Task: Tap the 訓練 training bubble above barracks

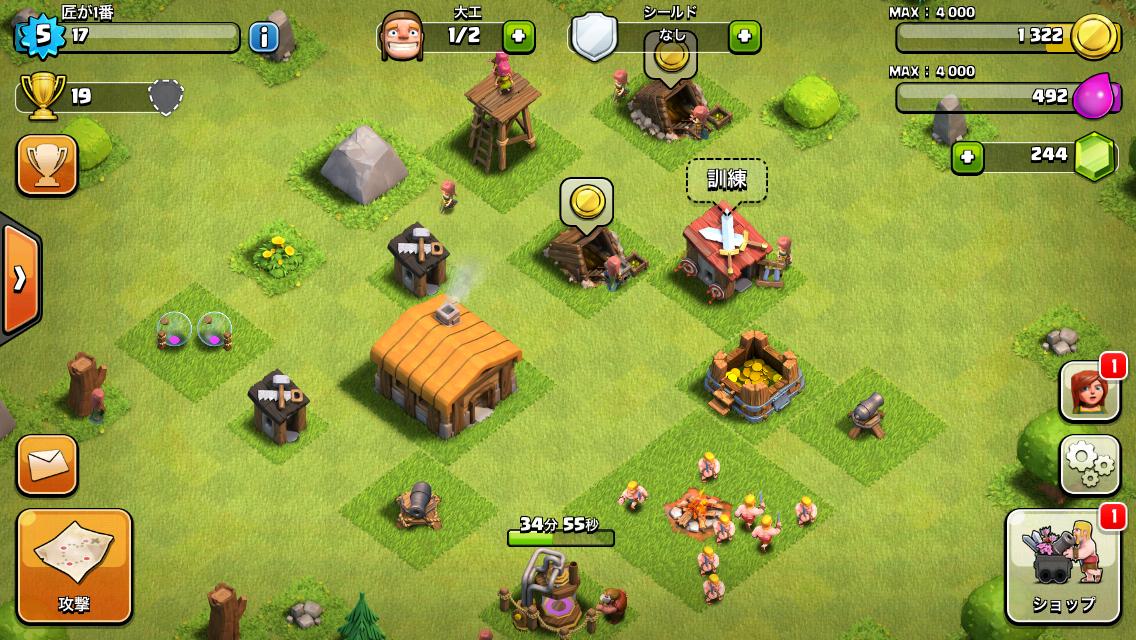Action: [726, 180]
